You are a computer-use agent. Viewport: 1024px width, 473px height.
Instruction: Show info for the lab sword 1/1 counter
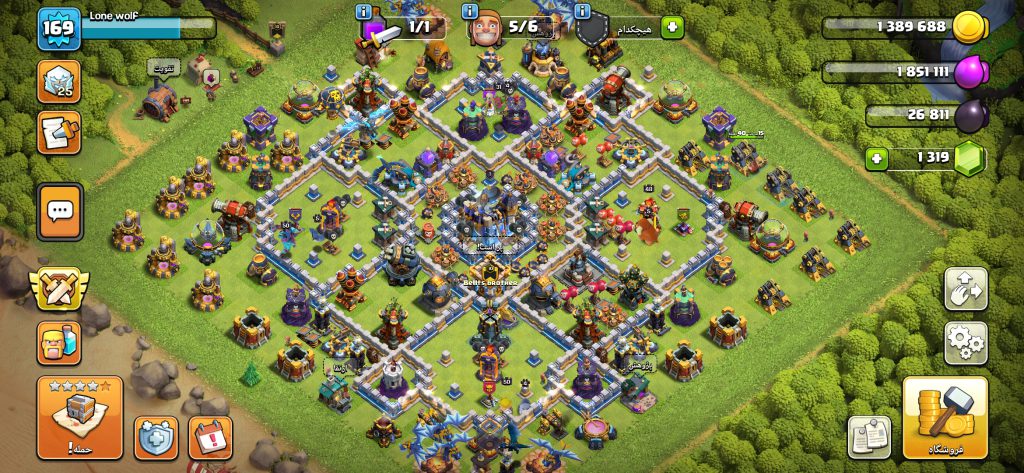[365, 11]
